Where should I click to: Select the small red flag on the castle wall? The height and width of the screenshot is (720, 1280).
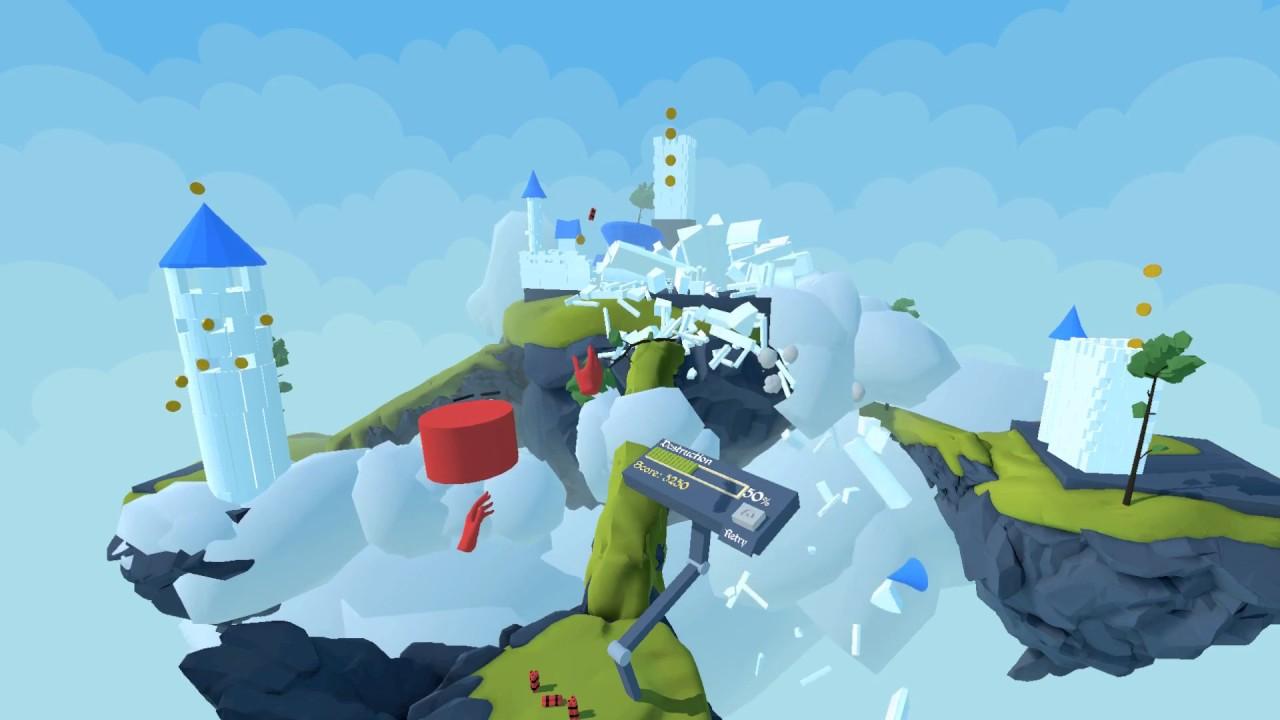pos(592,213)
